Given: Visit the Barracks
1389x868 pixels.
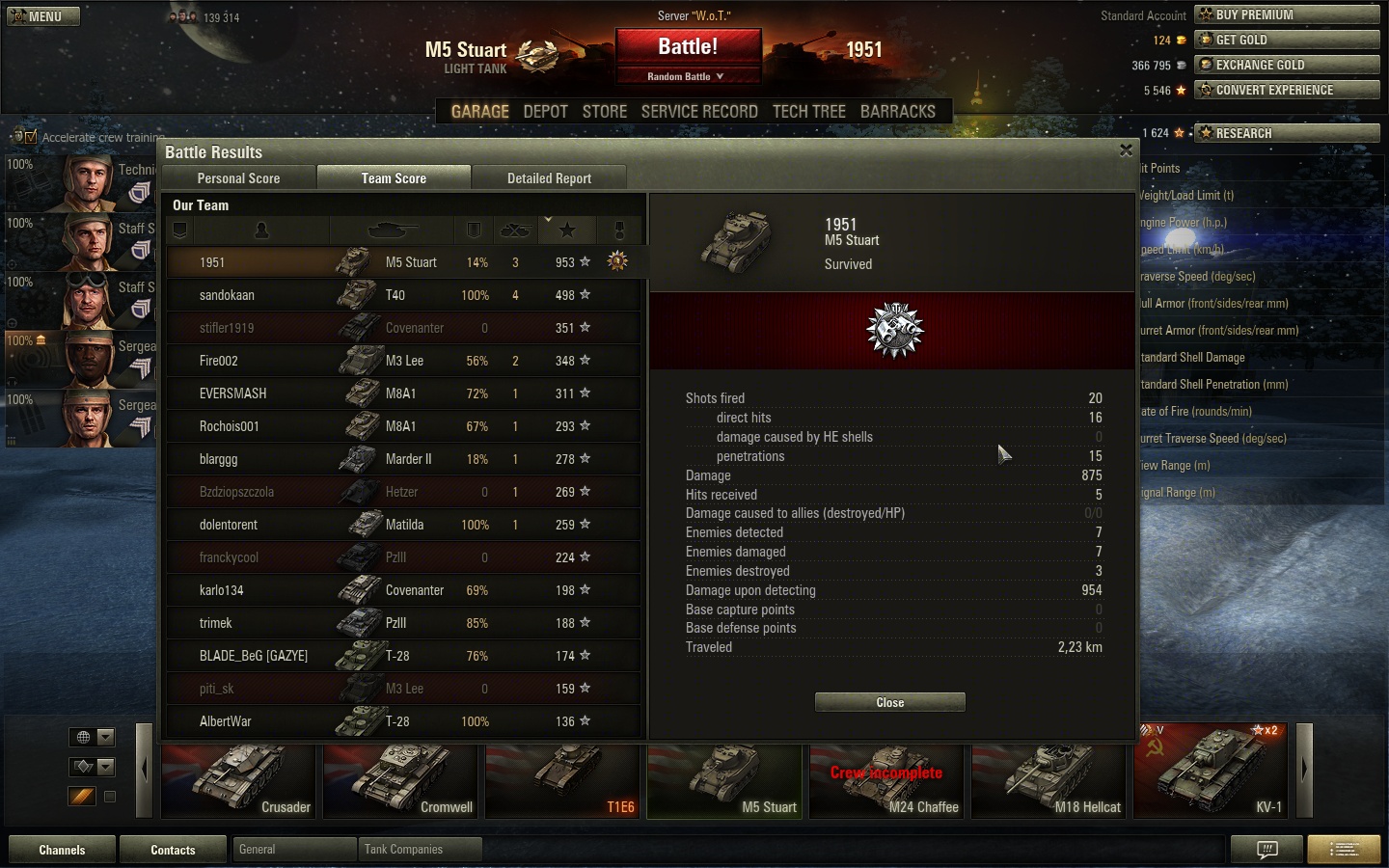Looking at the screenshot, I should [897, 112].
